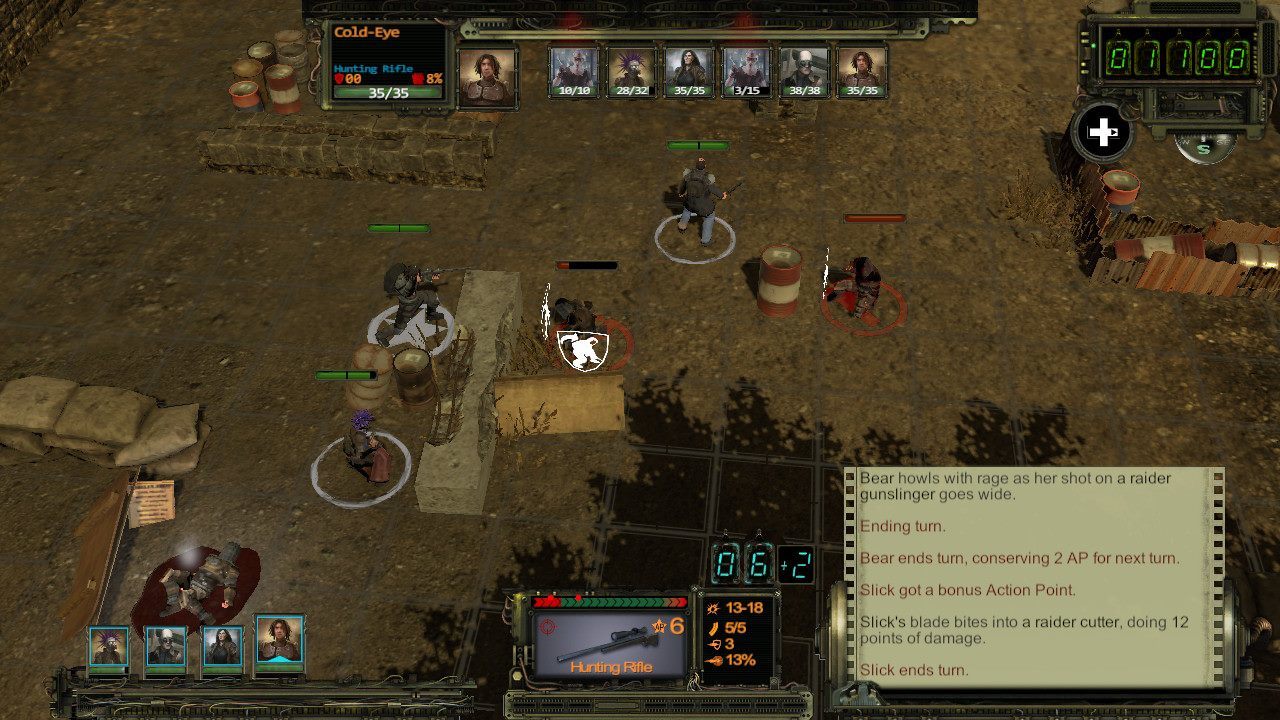Click the ammo clip icon showing 5/5

[714, 628]
